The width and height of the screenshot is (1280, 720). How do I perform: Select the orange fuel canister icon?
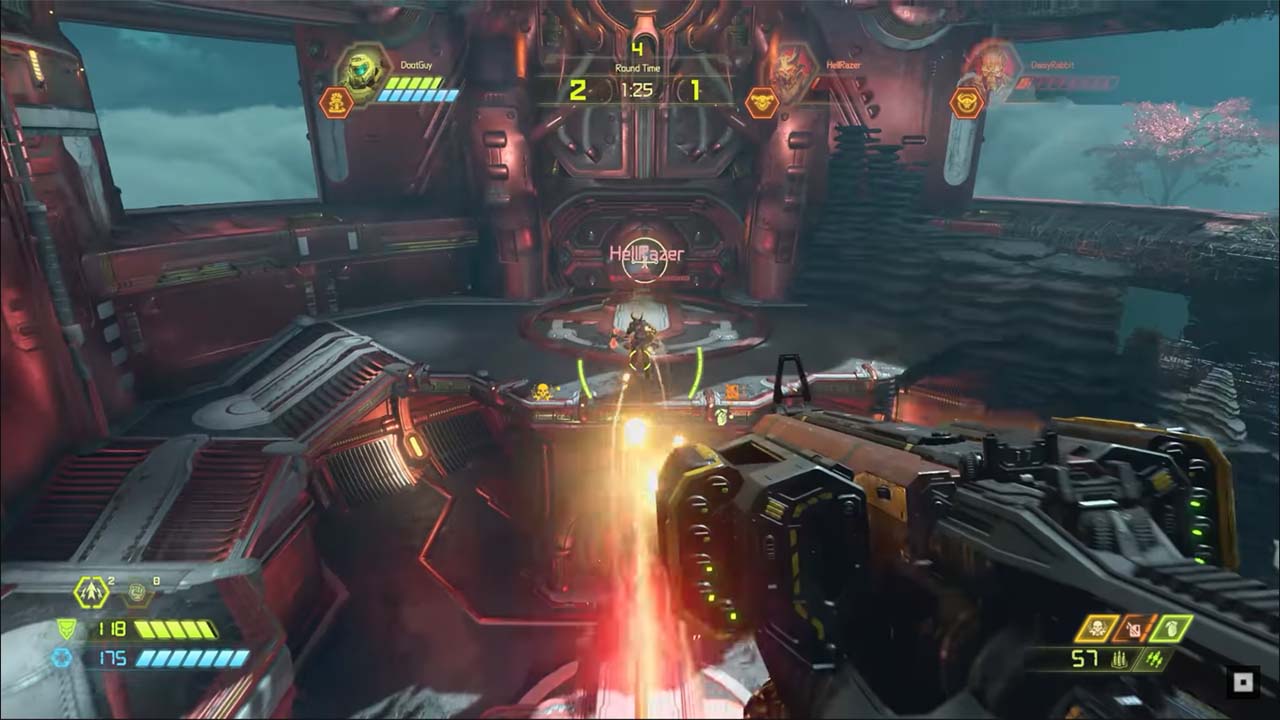pyautogui.click(x=1134, y=629)
